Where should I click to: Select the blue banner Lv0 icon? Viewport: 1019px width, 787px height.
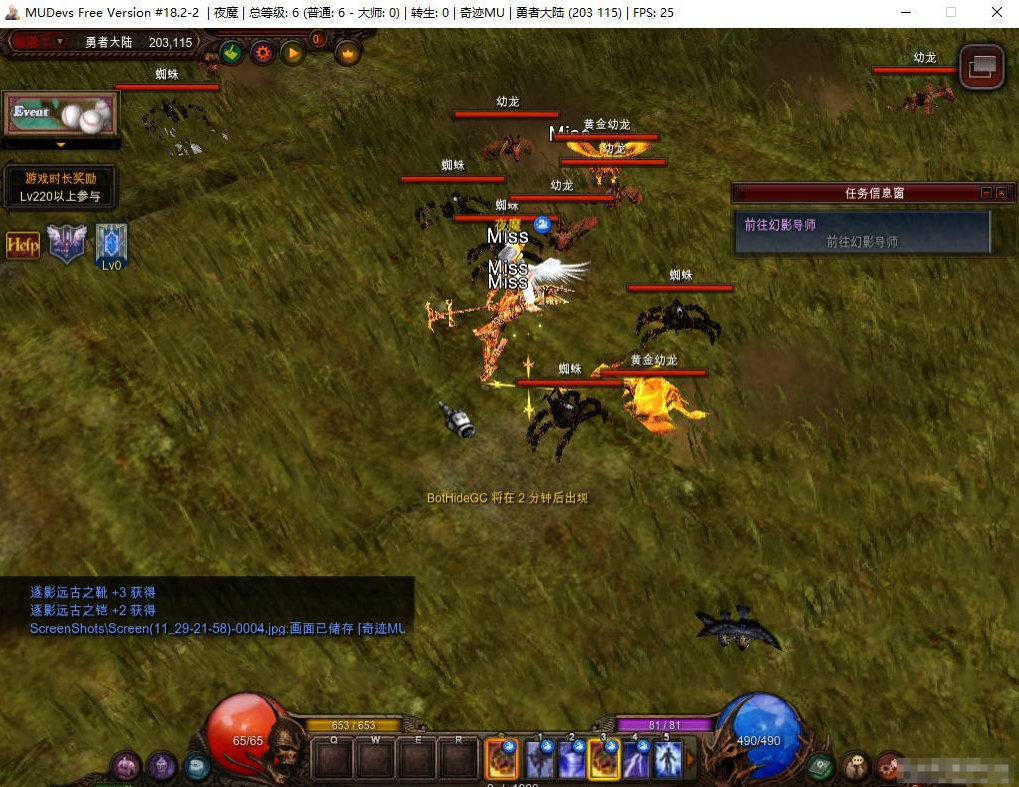click(111, 244)
